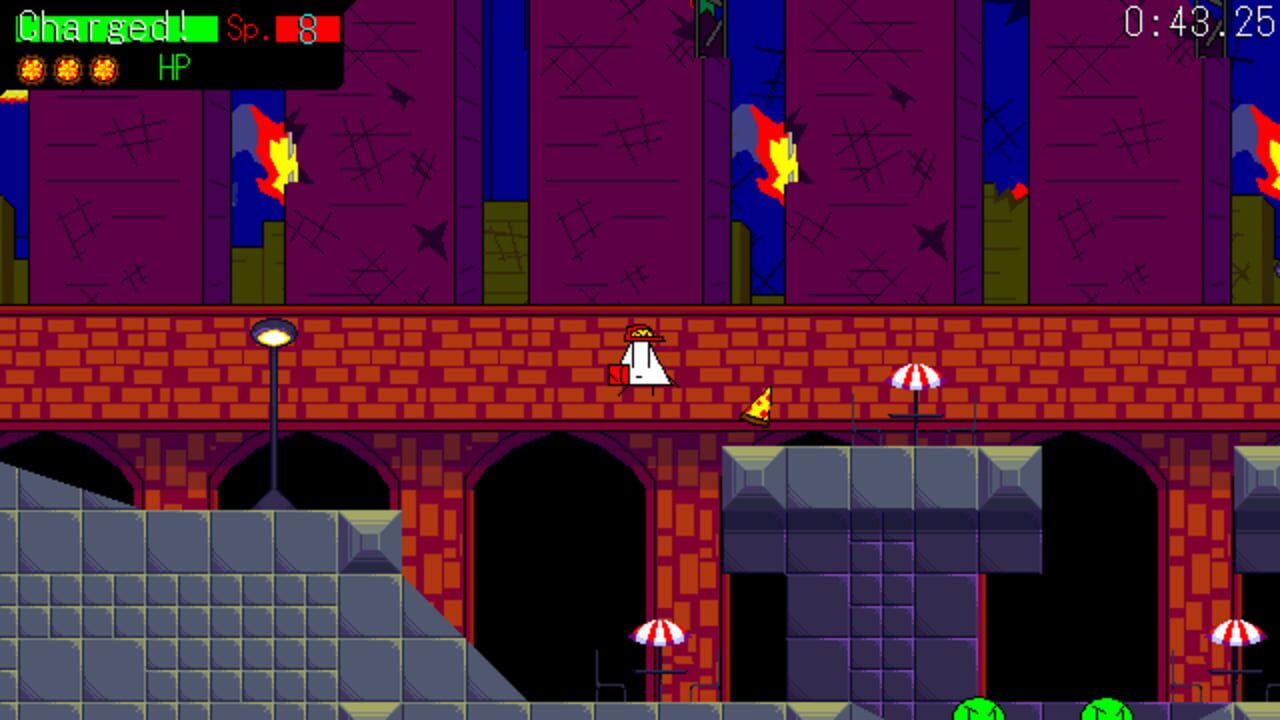Click the green enemy at the bottom center
Screen dimensions: 1280x720
[979, 712]
